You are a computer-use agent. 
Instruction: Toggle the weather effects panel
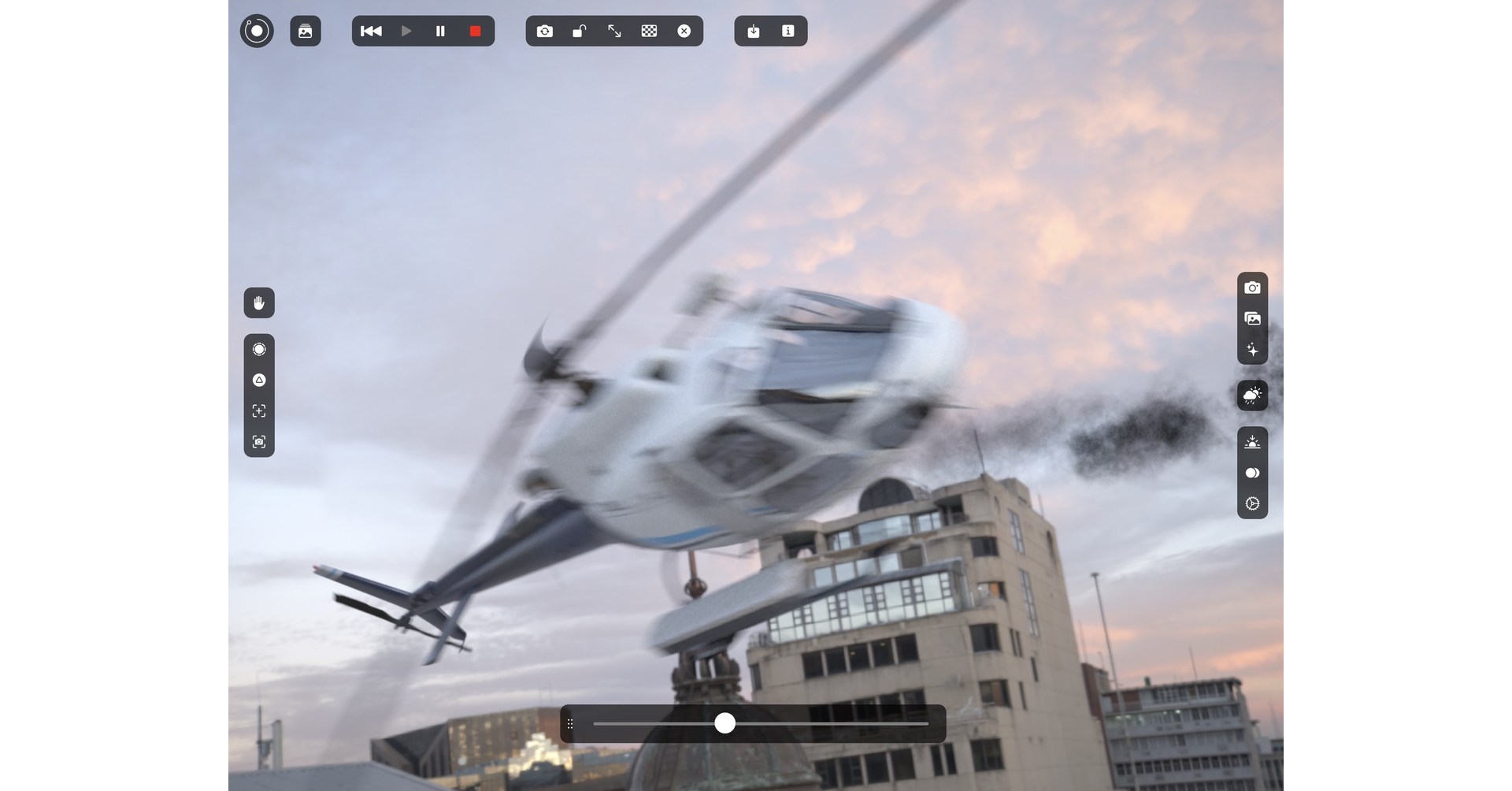1252,395
